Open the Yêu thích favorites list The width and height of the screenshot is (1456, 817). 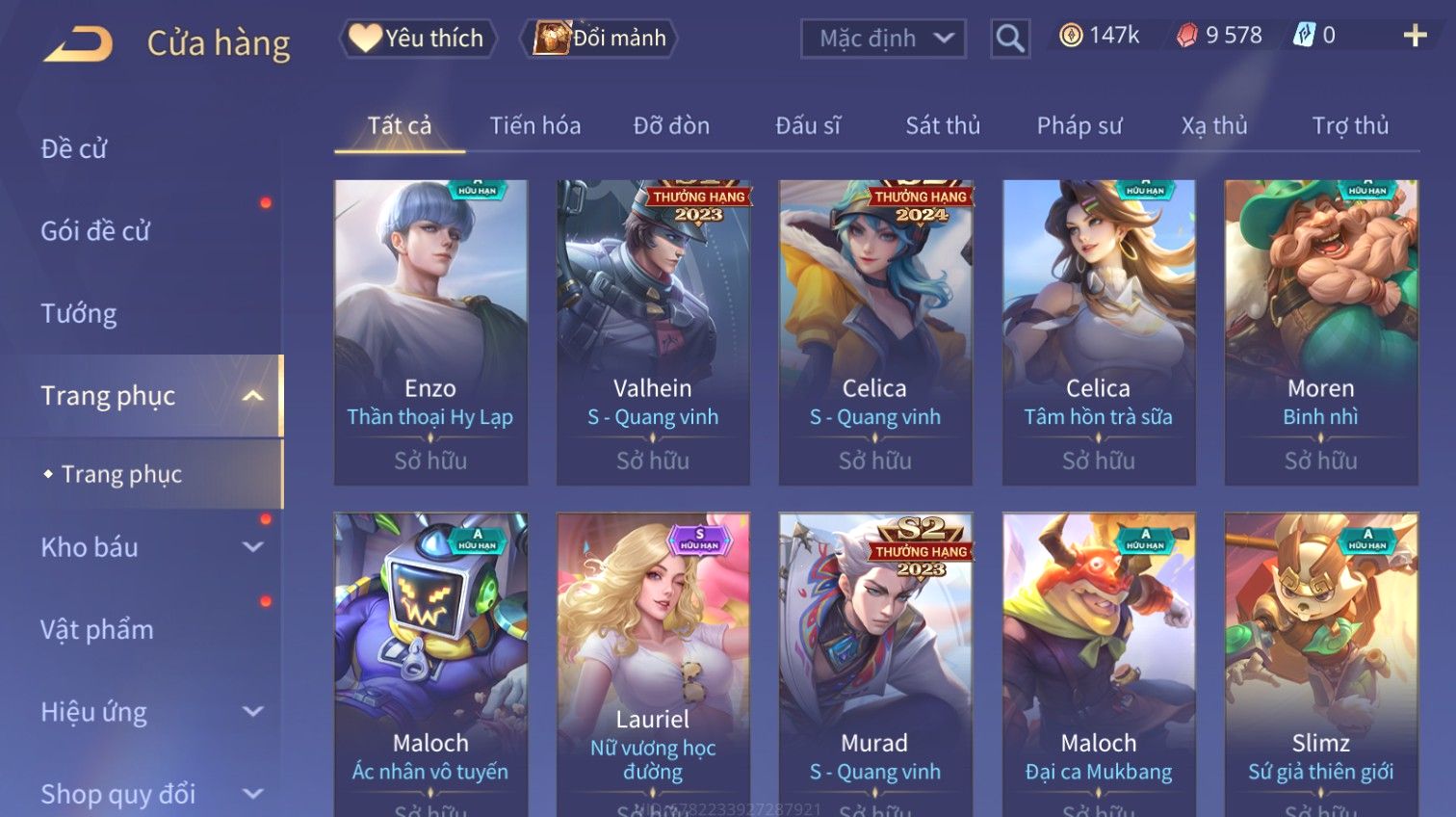418,39
